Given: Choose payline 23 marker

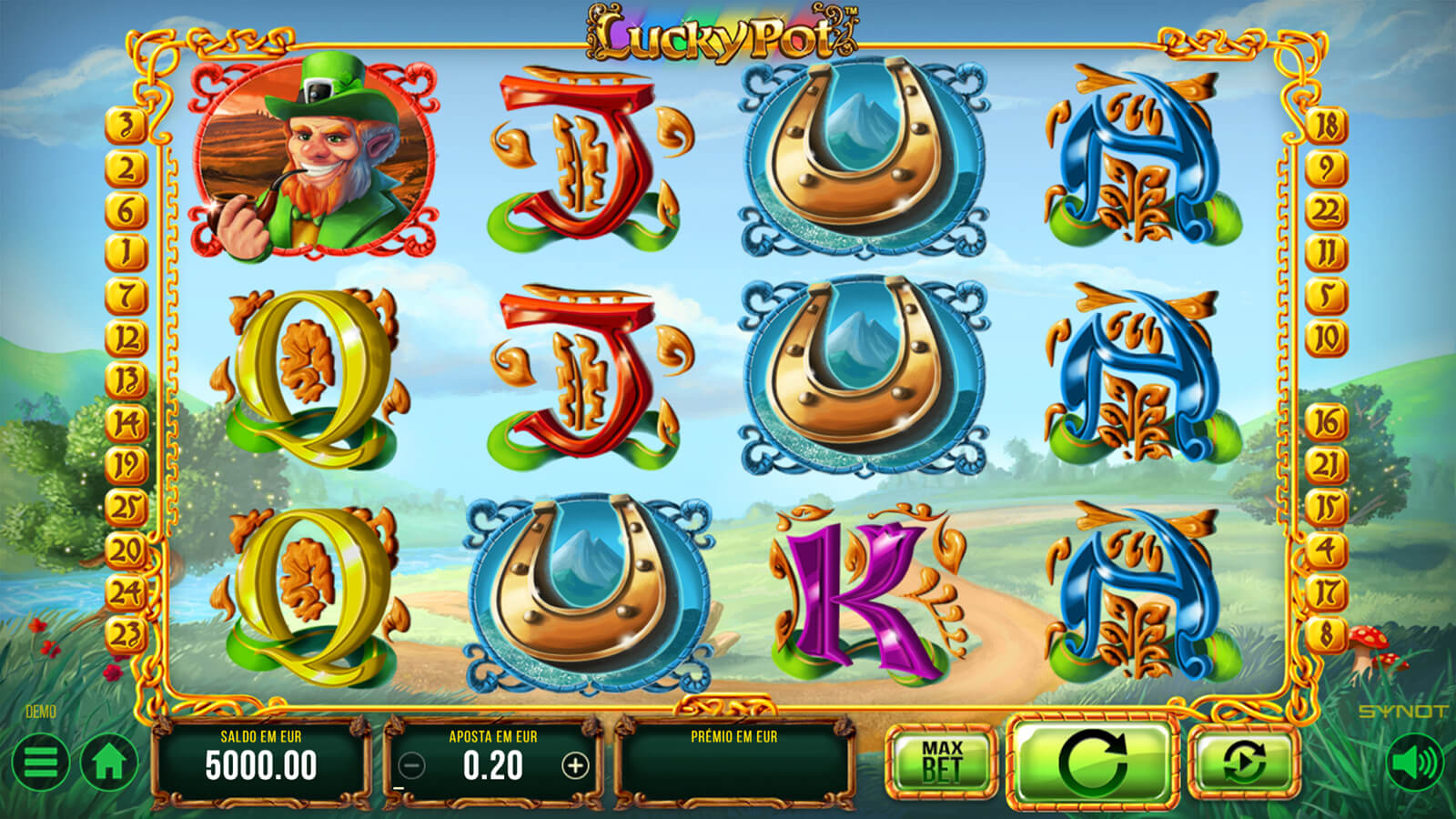Looking at the screenshot, I should (x=126, y=634).
